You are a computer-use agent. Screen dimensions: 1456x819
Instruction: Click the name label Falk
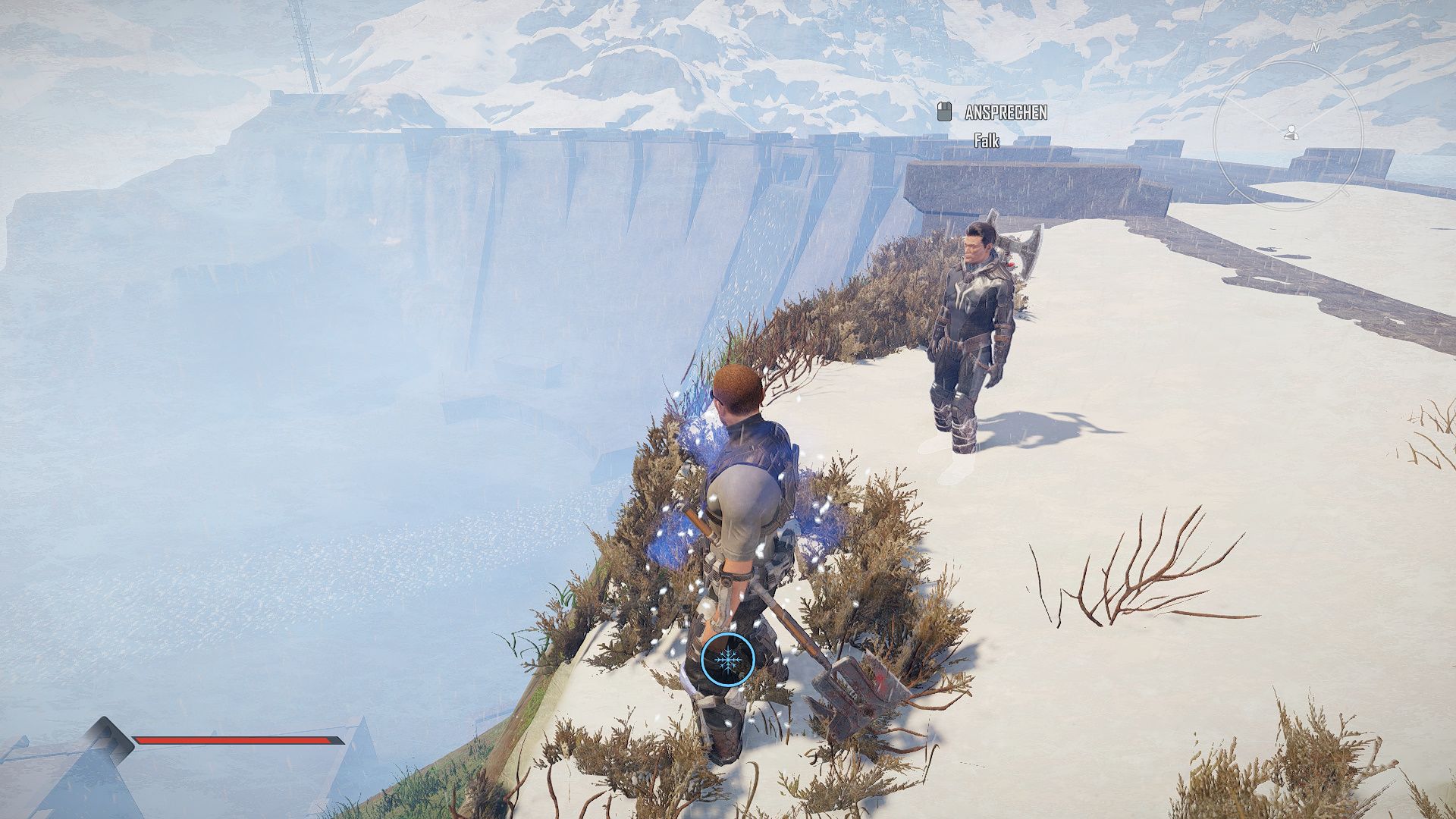coord(986,140)
